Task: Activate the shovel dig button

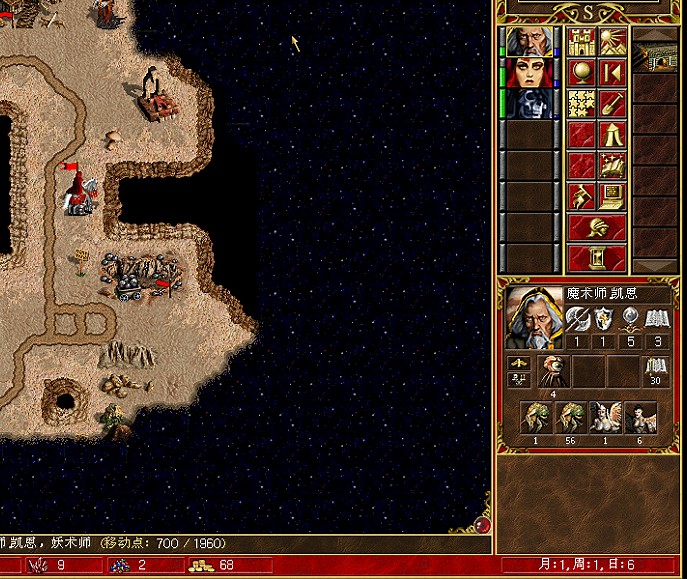Action: click(x=612, y=104)
